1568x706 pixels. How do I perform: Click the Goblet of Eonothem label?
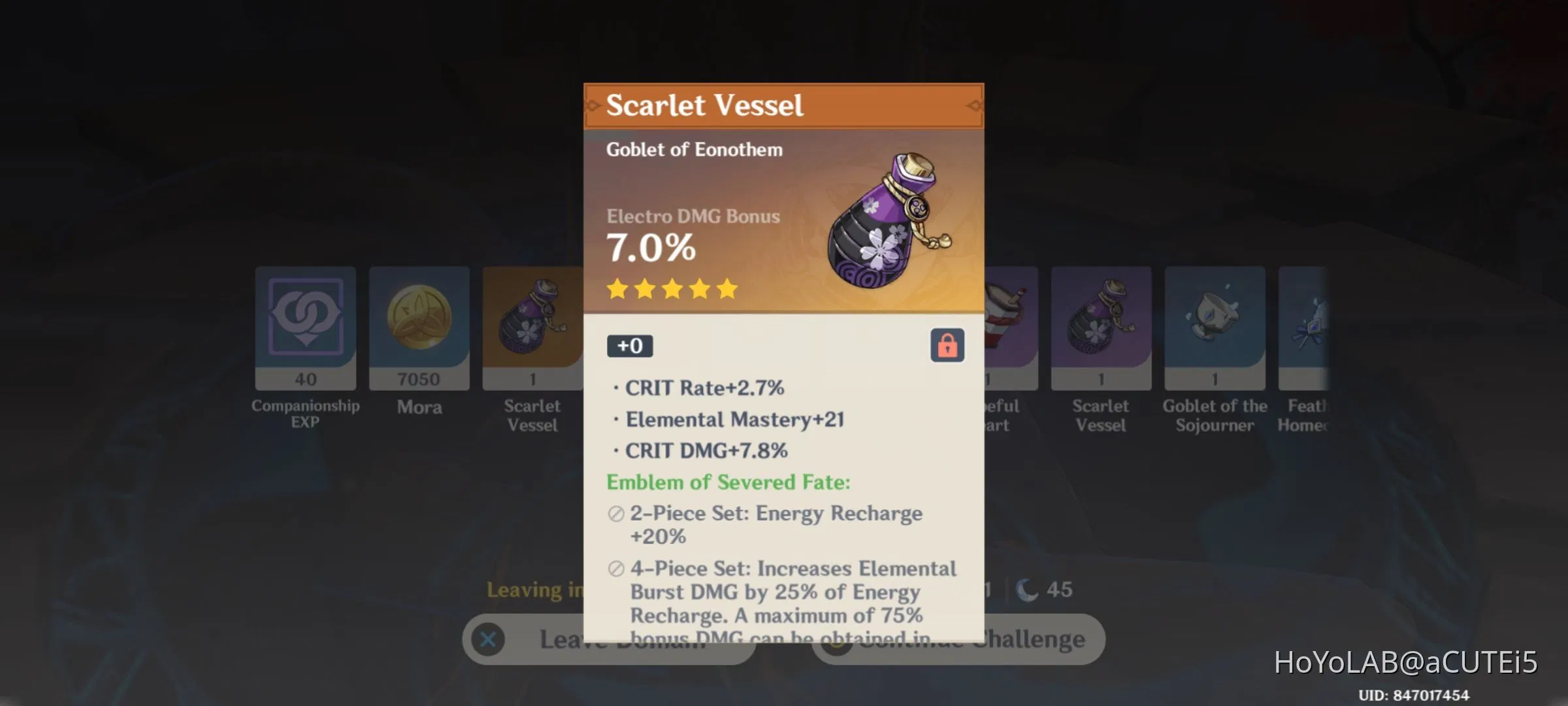tap(694, 149)
